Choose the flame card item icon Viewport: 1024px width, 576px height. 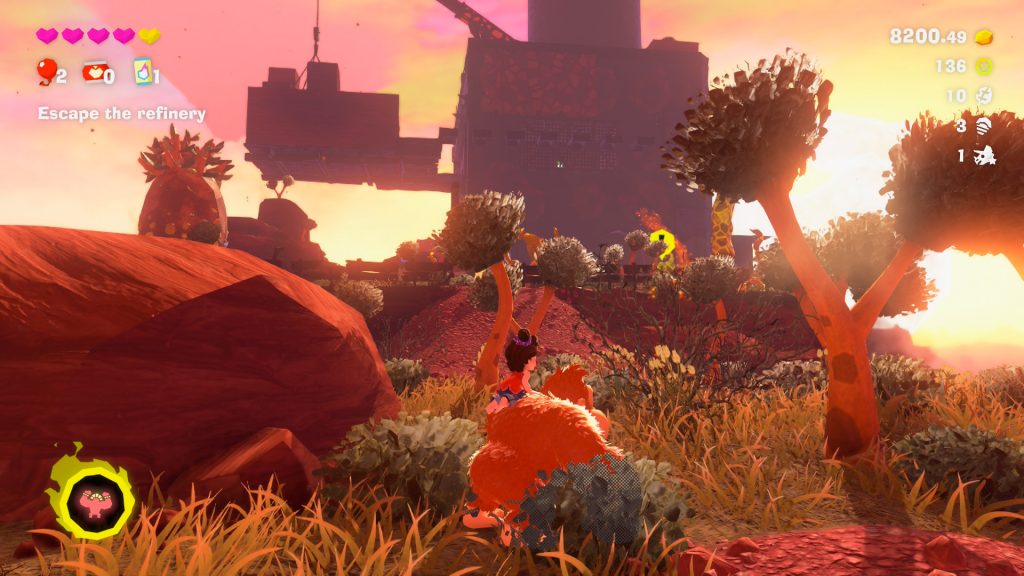click(x=141, y=72)
